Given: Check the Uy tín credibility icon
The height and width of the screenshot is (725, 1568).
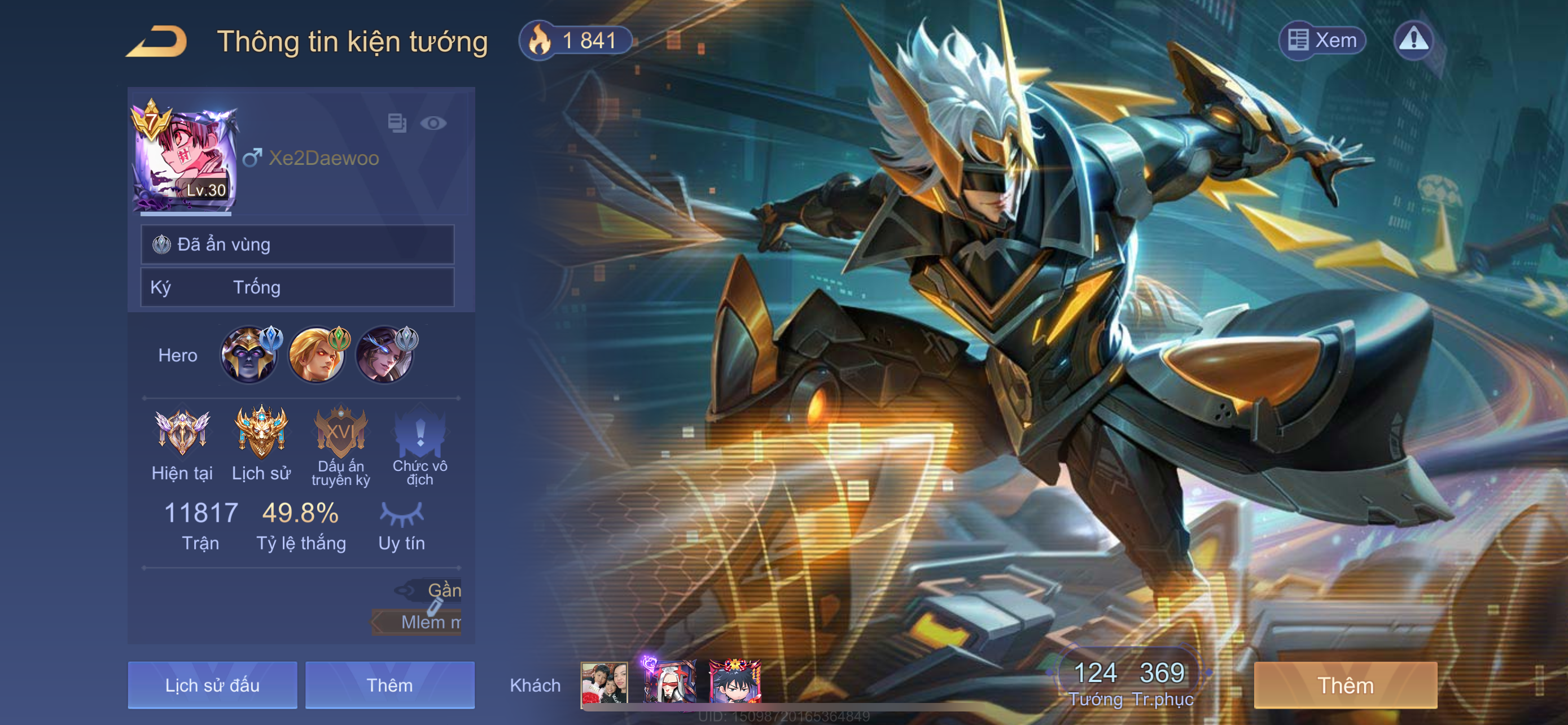Looking at the screenshot, I should tap(402, 514).
